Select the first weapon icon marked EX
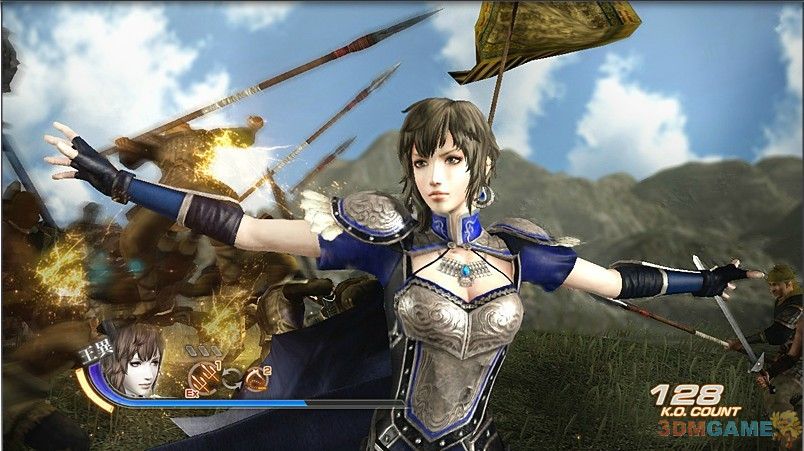This screenshot has width=804, height=451. click(204, 377)
